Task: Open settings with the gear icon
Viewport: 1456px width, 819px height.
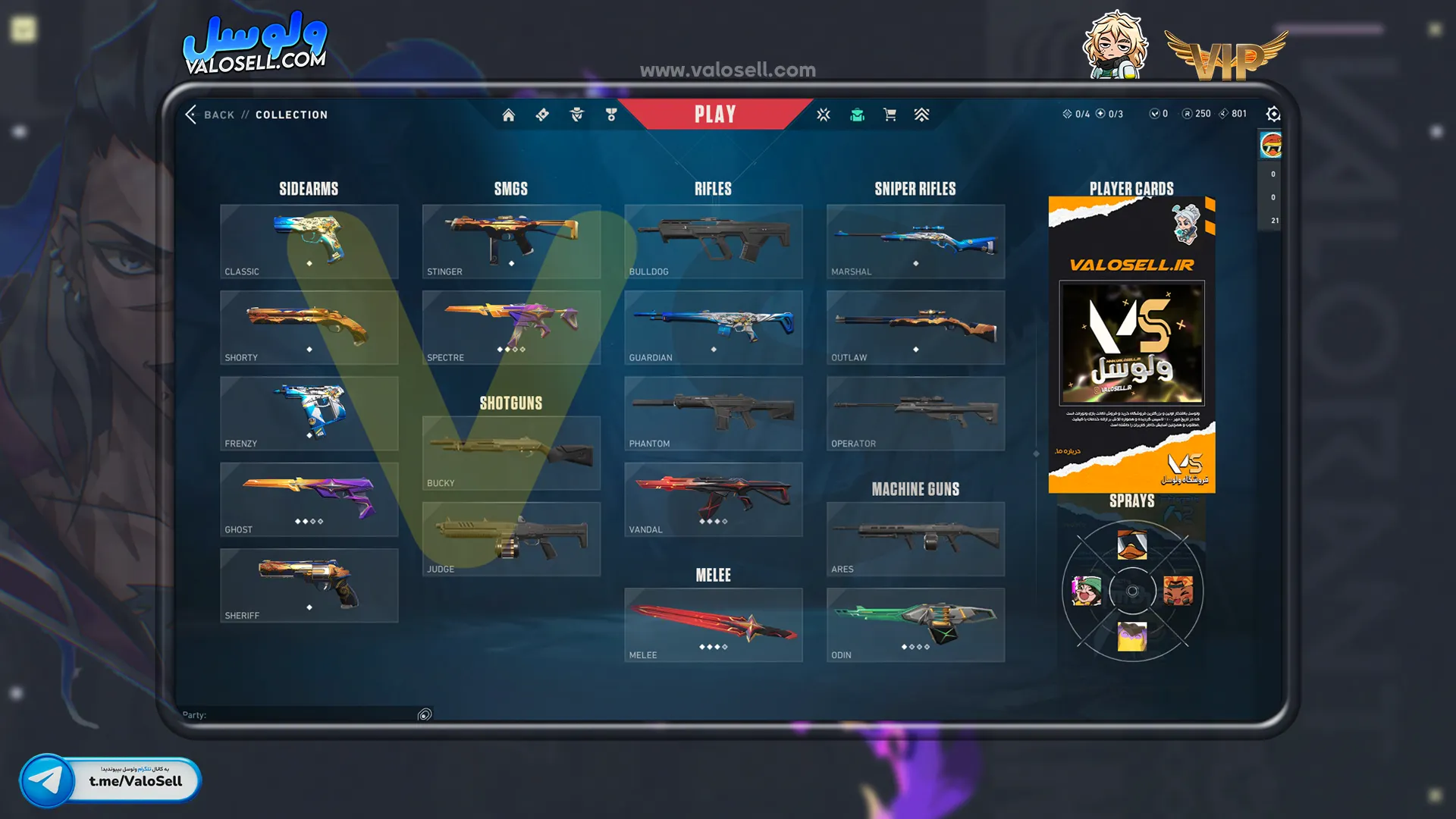Action: [x=1273, y=114]
